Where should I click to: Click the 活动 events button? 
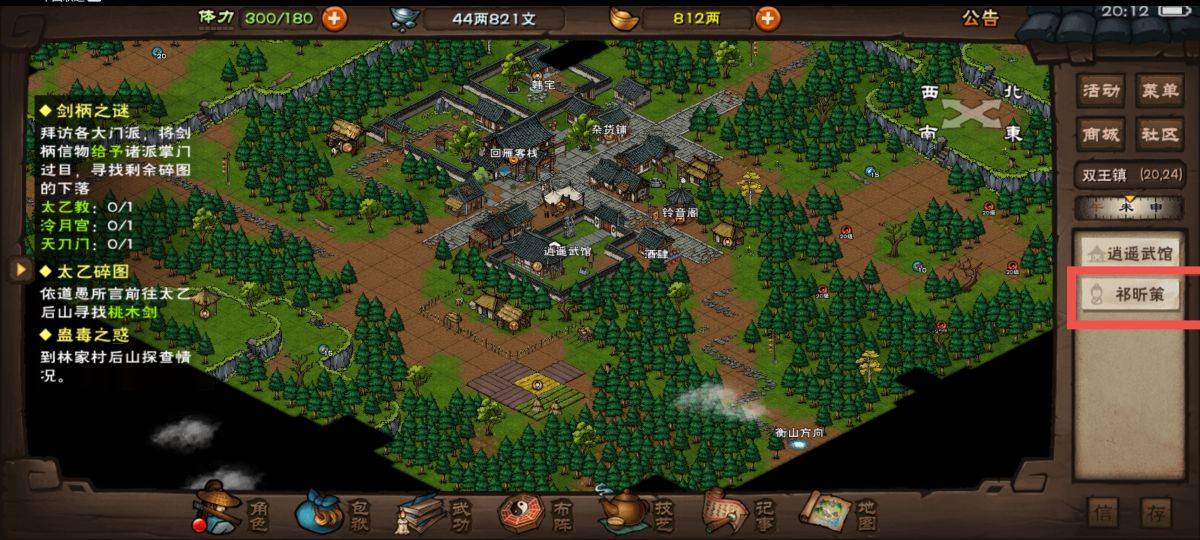(1101, 91)
